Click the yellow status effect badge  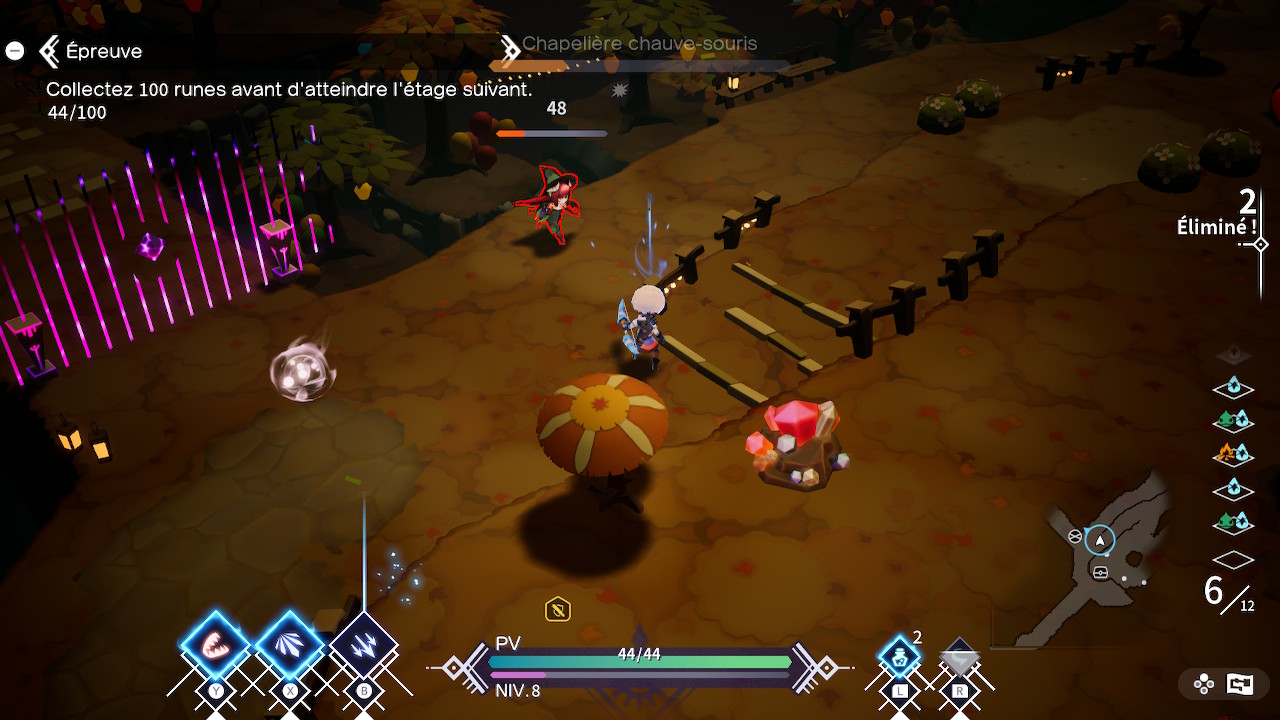558,608
